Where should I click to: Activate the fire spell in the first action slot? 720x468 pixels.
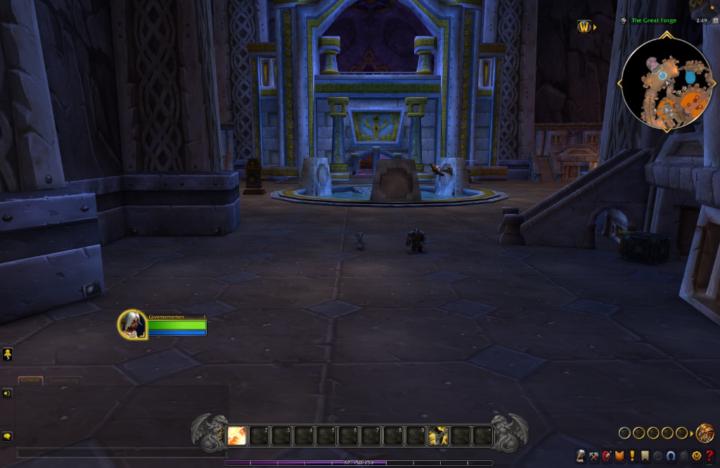click(x=238, y=435)
